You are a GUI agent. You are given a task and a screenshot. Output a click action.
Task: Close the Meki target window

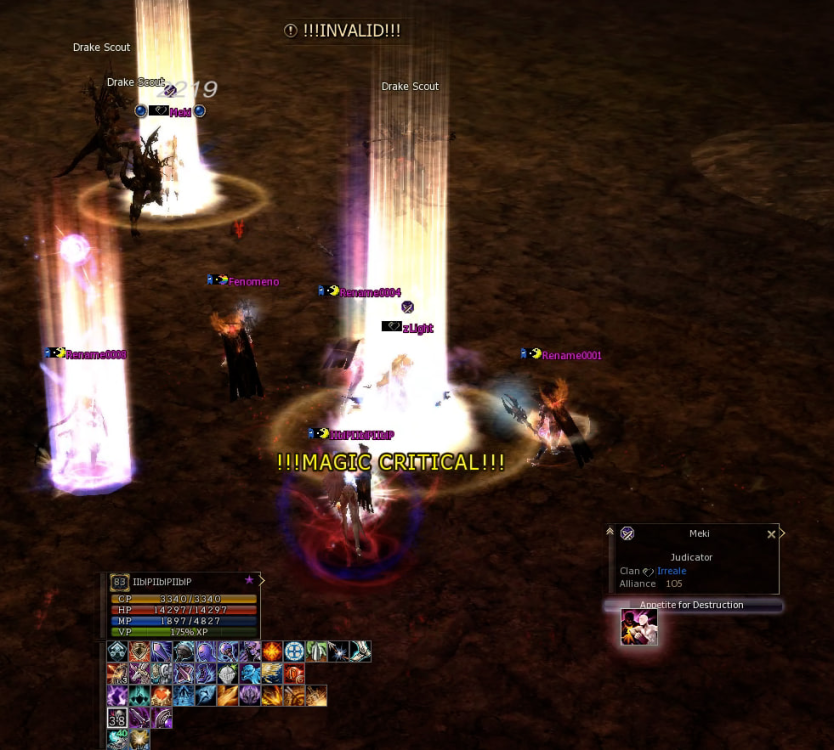point(771,535)
